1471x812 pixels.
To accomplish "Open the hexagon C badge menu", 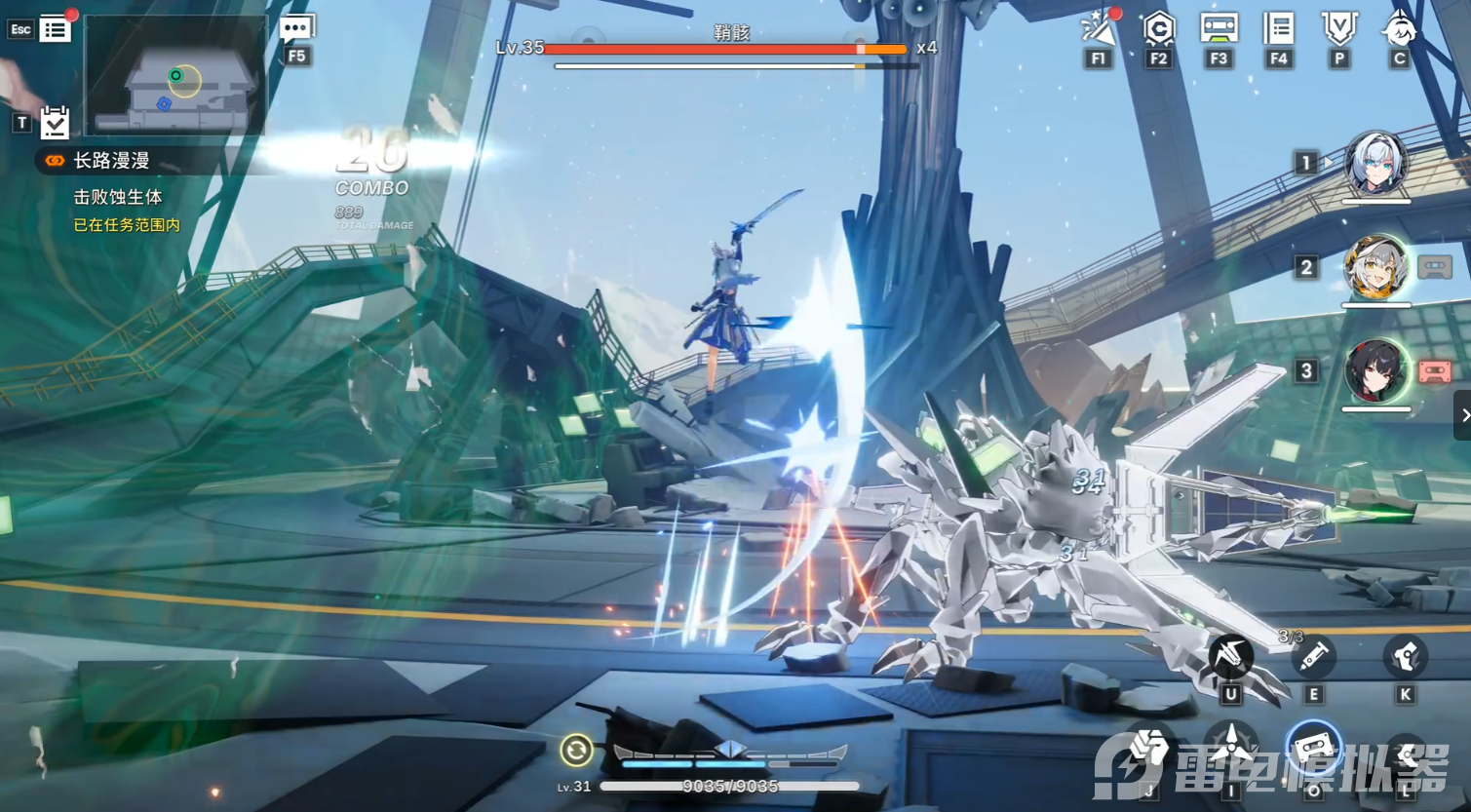I will tap(1158, 30).
